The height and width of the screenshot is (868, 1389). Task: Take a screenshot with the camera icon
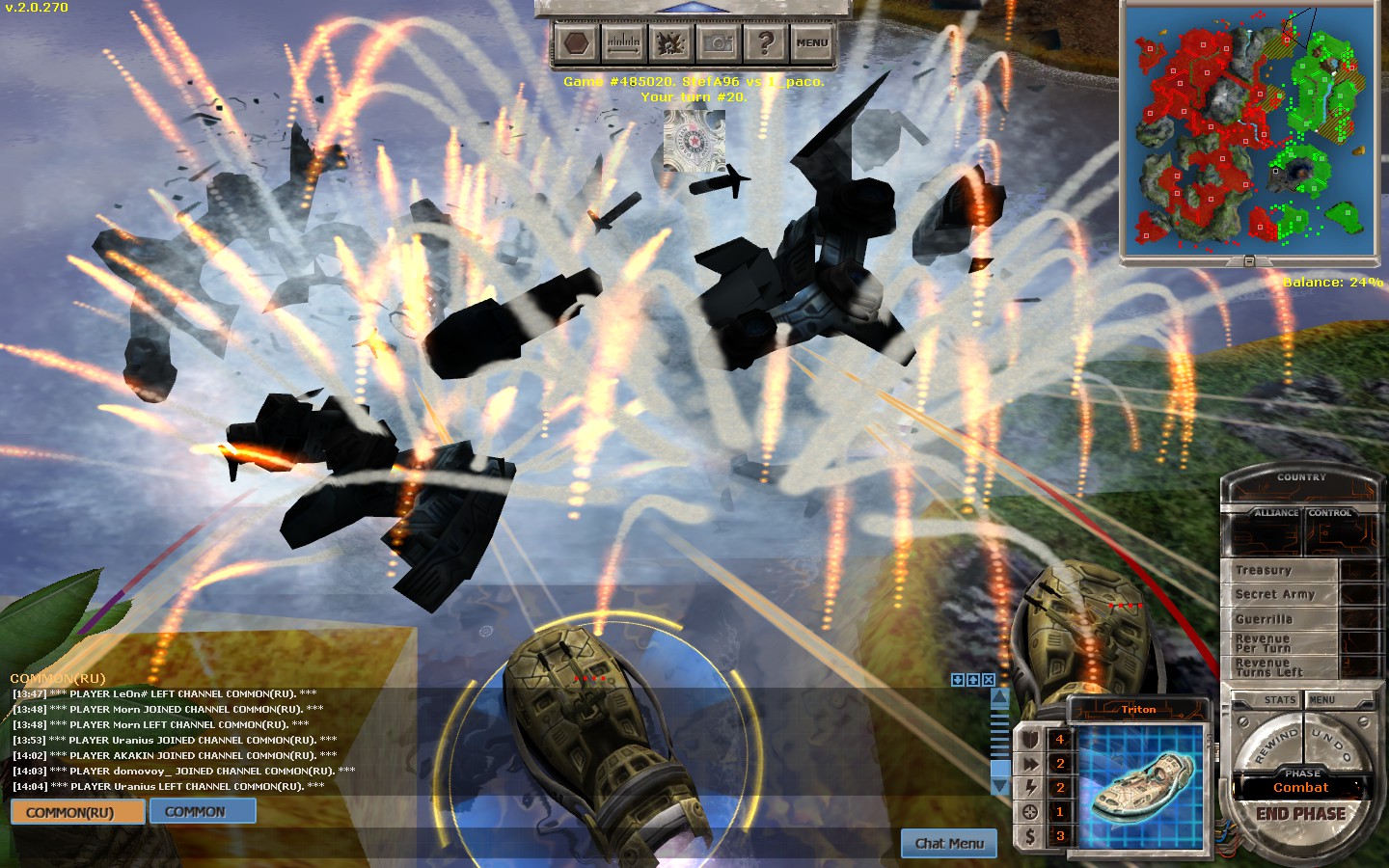716,42
